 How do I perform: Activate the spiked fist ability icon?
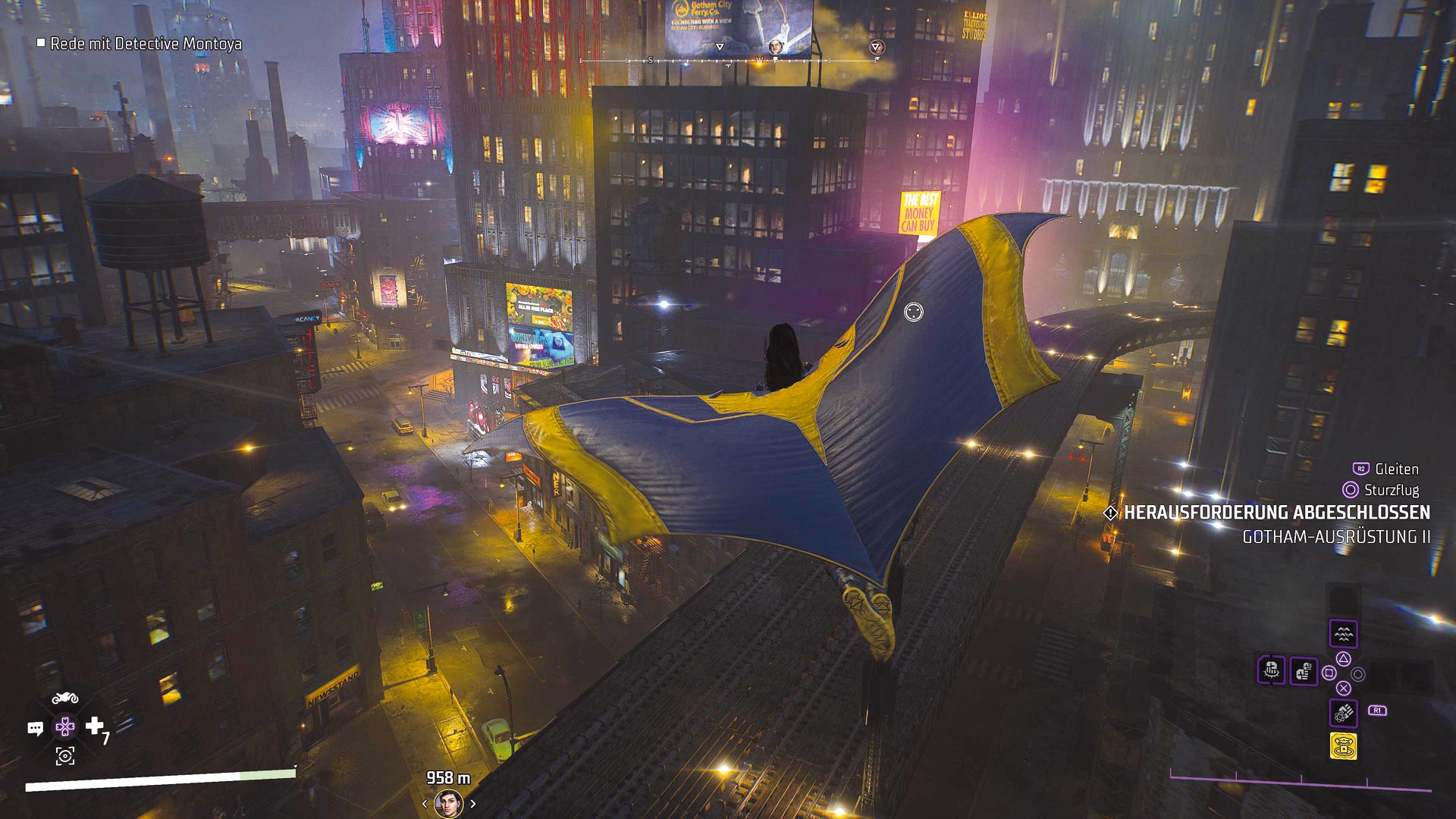pyautogui.click(x=1272, y=670)
